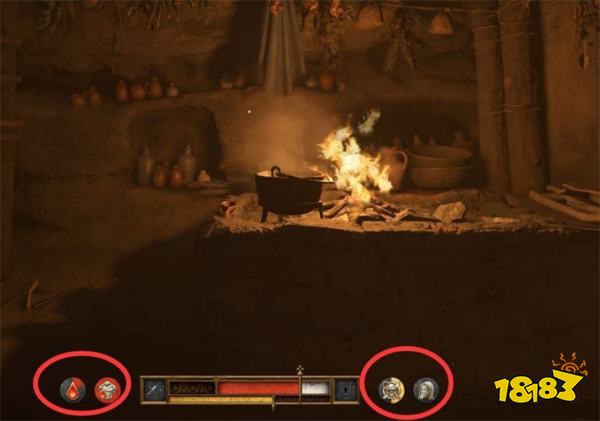Select the red round icon beside the blood drop
This screenshot has height=421, width=600.
coord(105,388)
